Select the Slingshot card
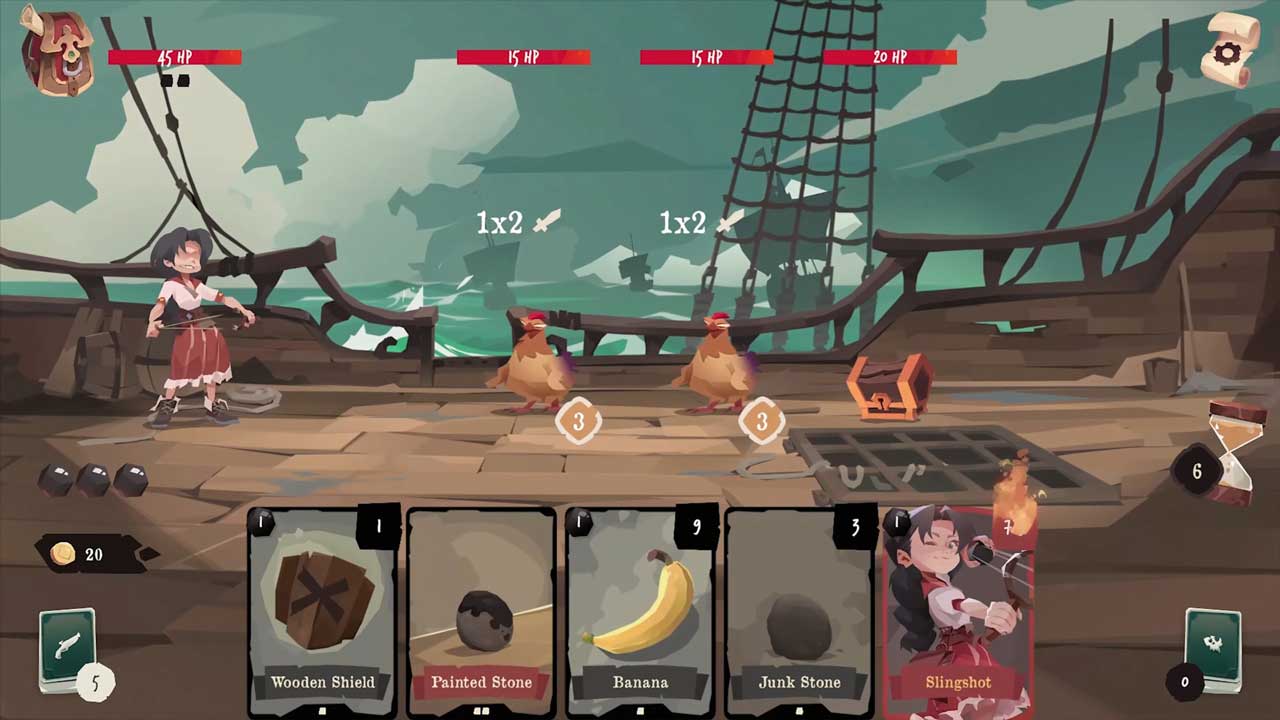Viewport: 1280px width, 720px height. (957, 610)
